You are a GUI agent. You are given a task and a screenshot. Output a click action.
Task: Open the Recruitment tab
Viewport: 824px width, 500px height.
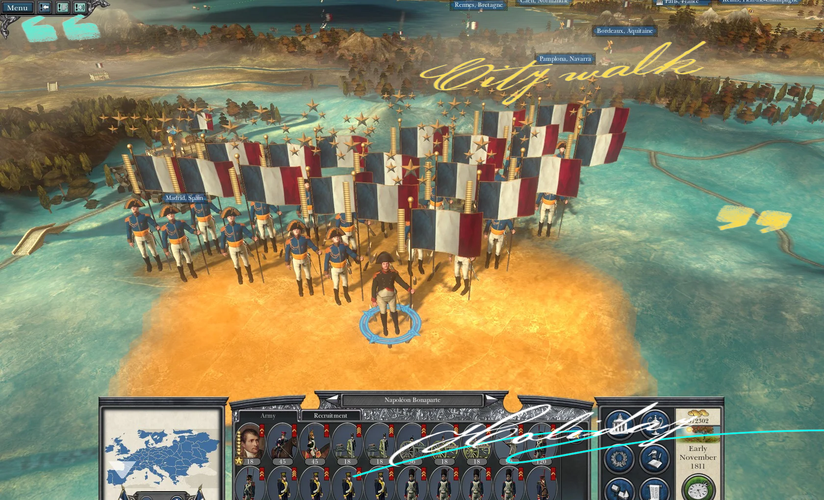[331, 415]
